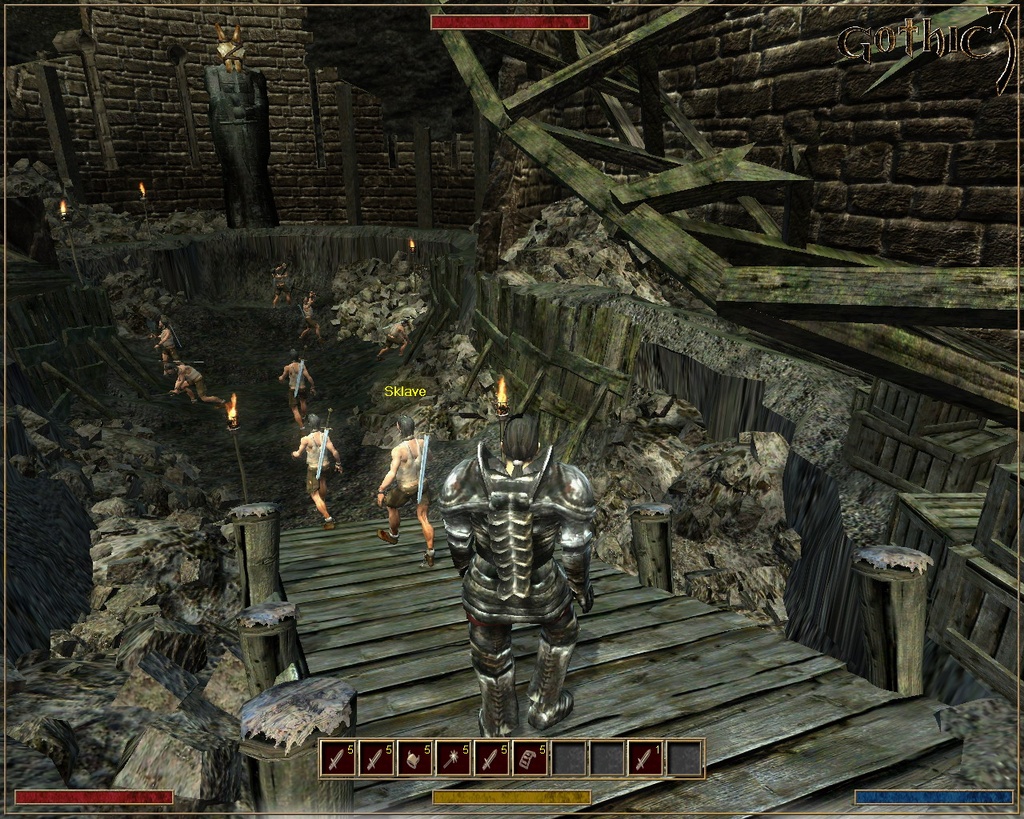Use the scroll item in the hotbar
Image resolution: width=1024 pixels, height=819 pixels.
tap(530, 759)
